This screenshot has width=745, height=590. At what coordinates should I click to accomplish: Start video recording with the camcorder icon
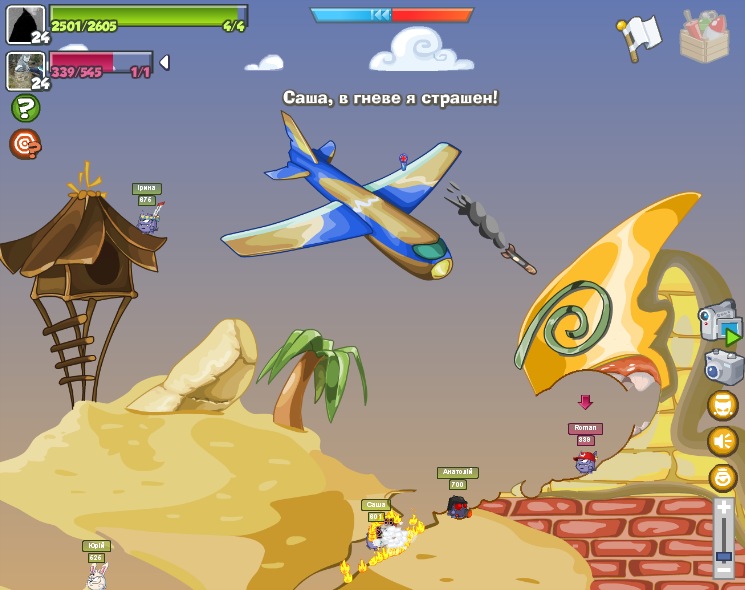tap(720, 322)
